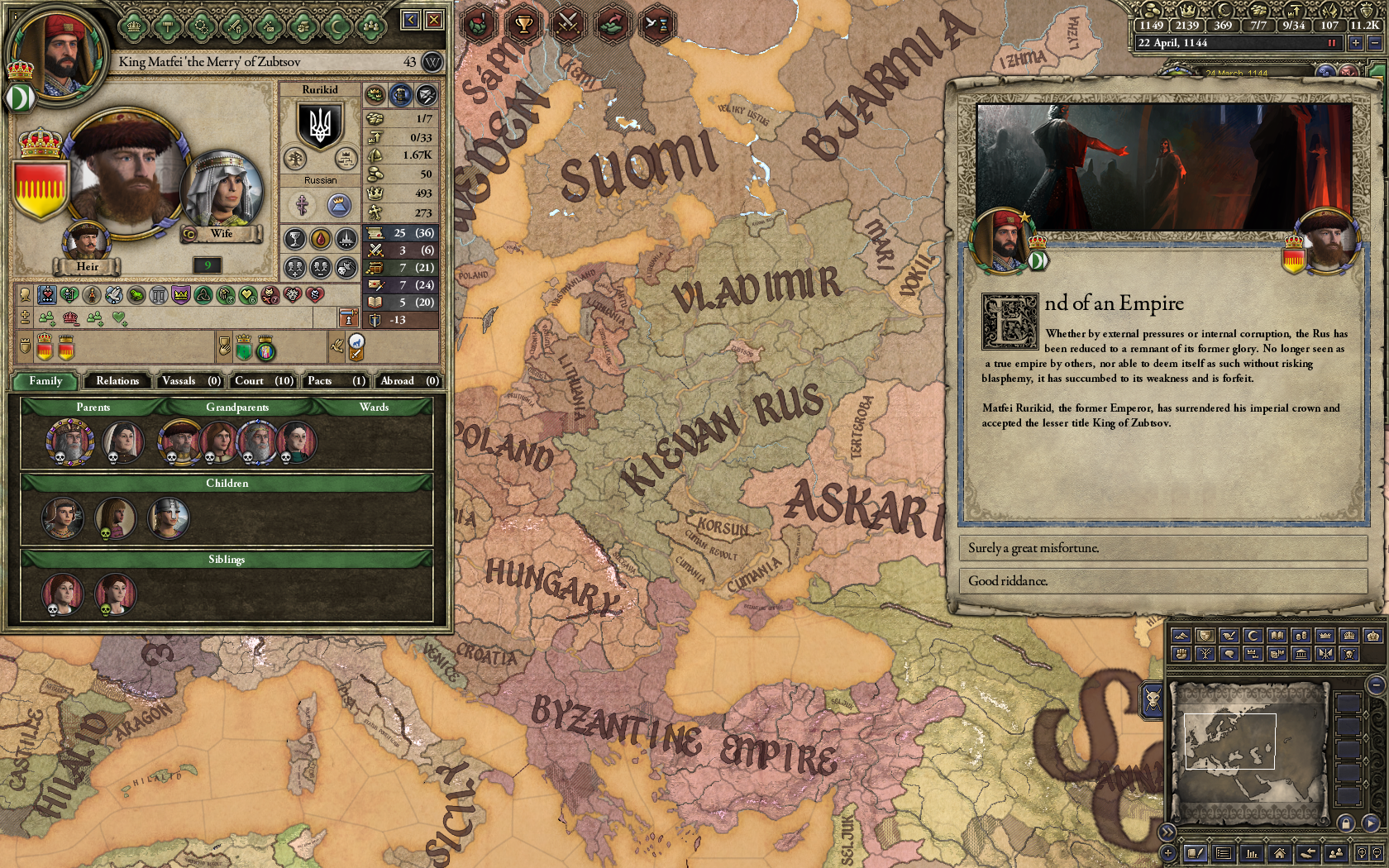Viewport: 1389px width, 868px height.
Task: Toggle the game pause indicator
Action: pos(1332,44)
